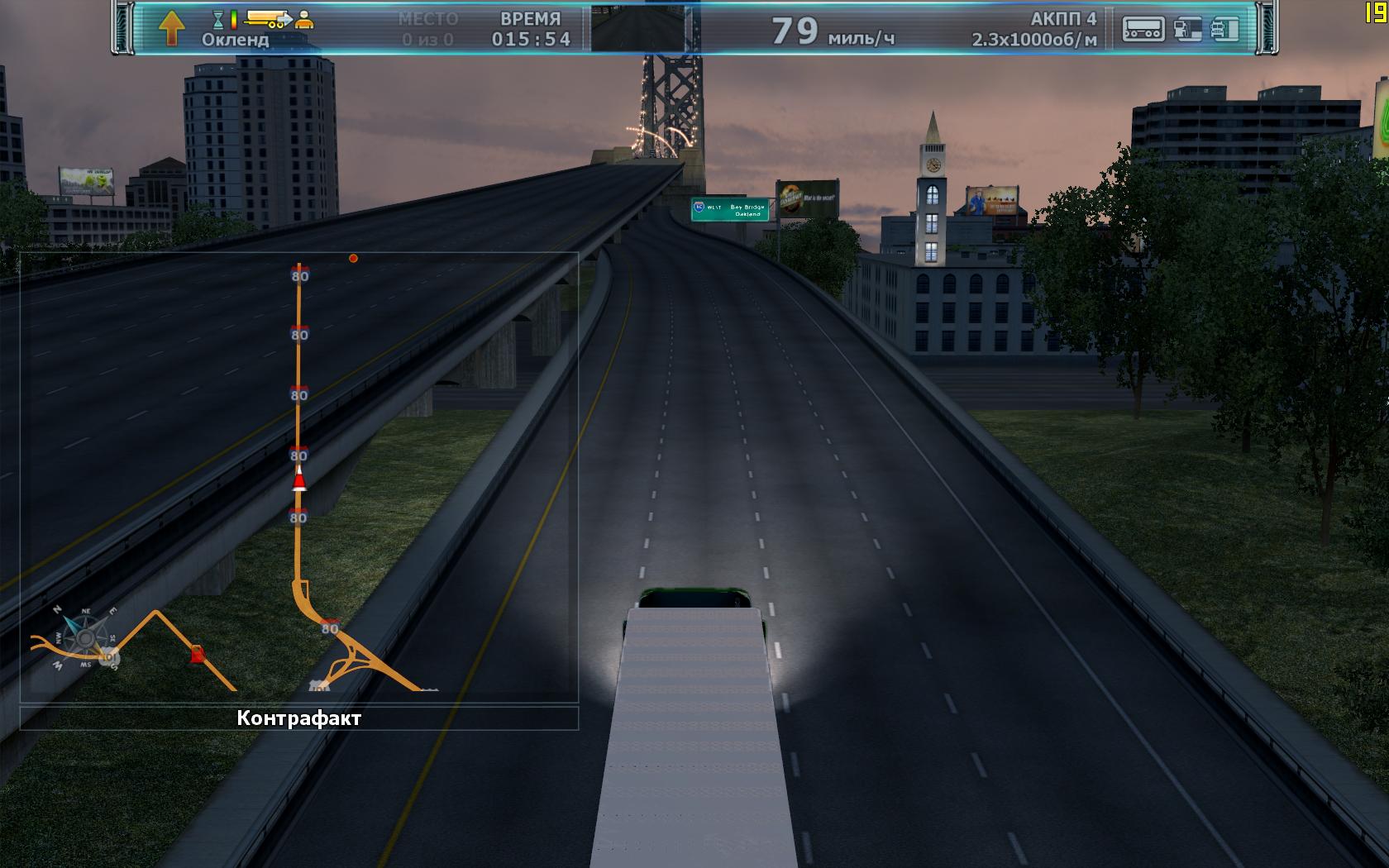This screenshot has height=868, width=1389.
Task: Open the radio cassette player icon
Action: [x=1143, y=29]
